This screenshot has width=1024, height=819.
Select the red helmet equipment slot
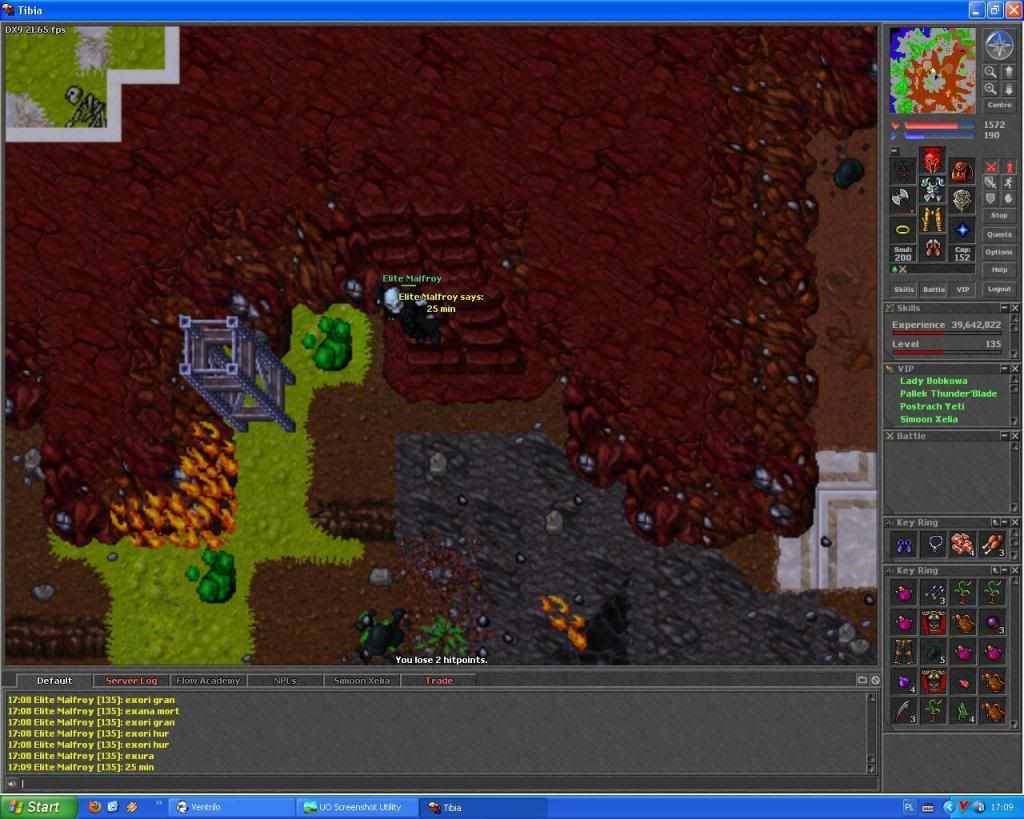coord(932,160)
